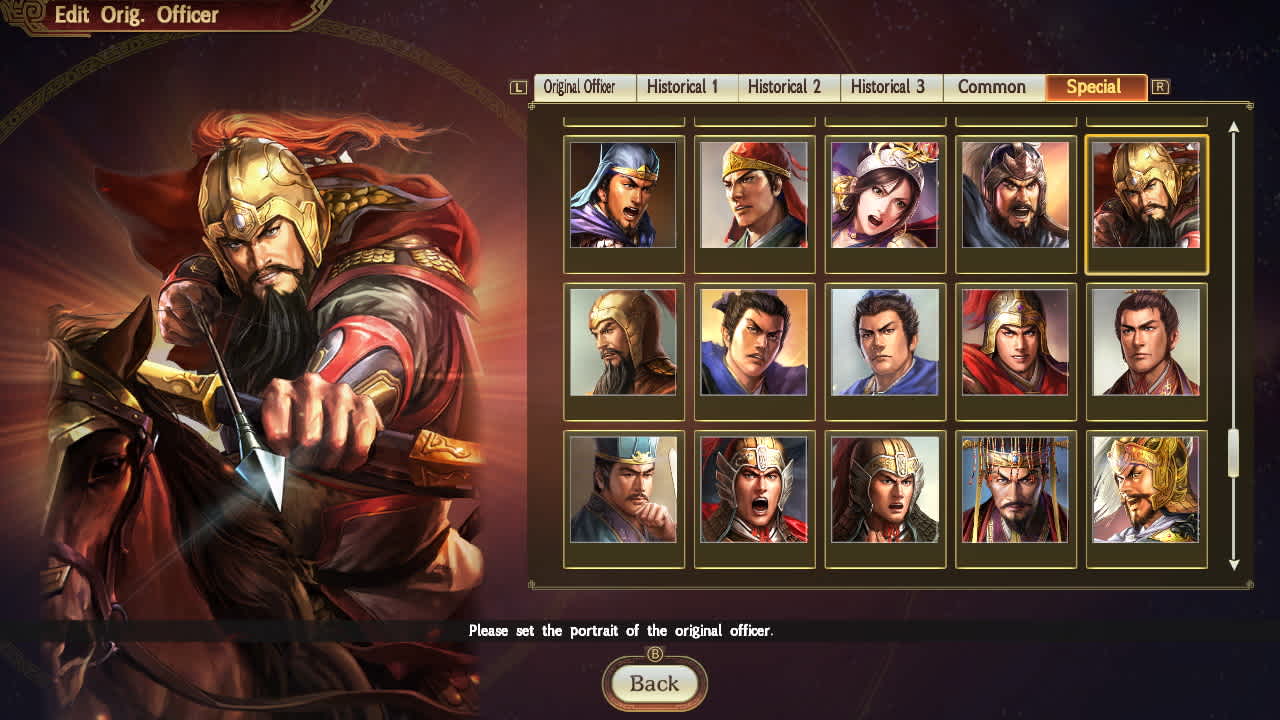
Task: Click the L shoulder button icon
Action: tap(517, 87)
